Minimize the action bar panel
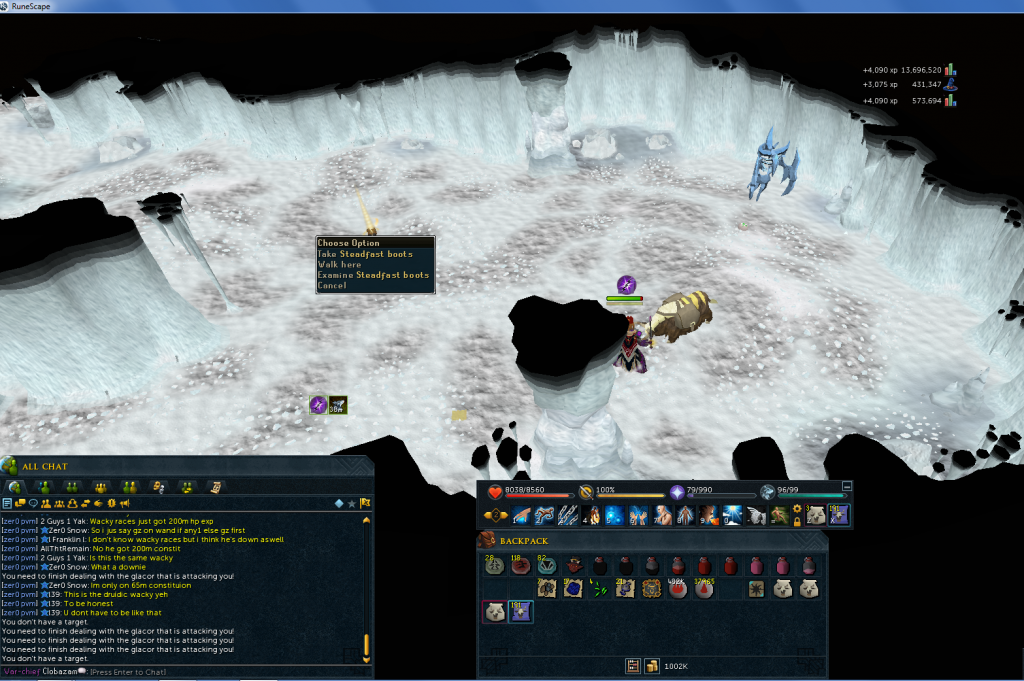This screenshot has width=1024, height=681. (x=847, y=485)
